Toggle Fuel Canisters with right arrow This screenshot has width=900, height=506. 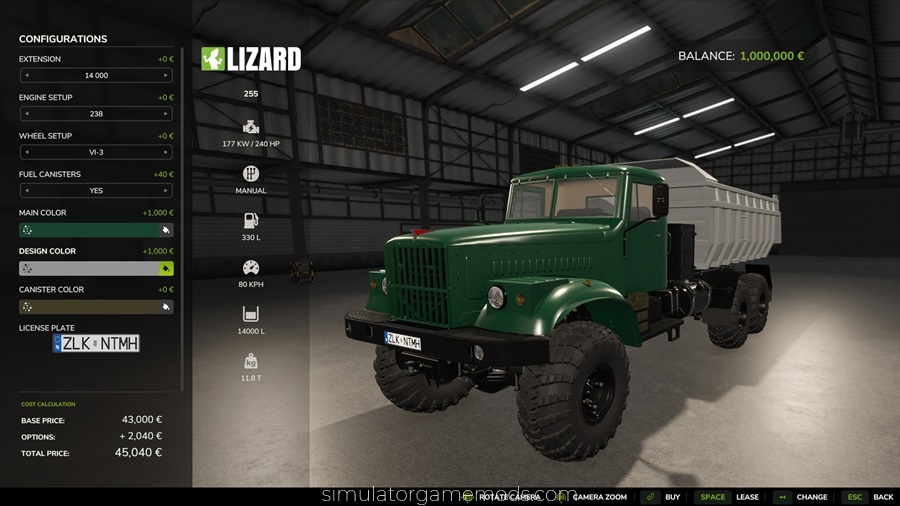click(x=166, y=190)
